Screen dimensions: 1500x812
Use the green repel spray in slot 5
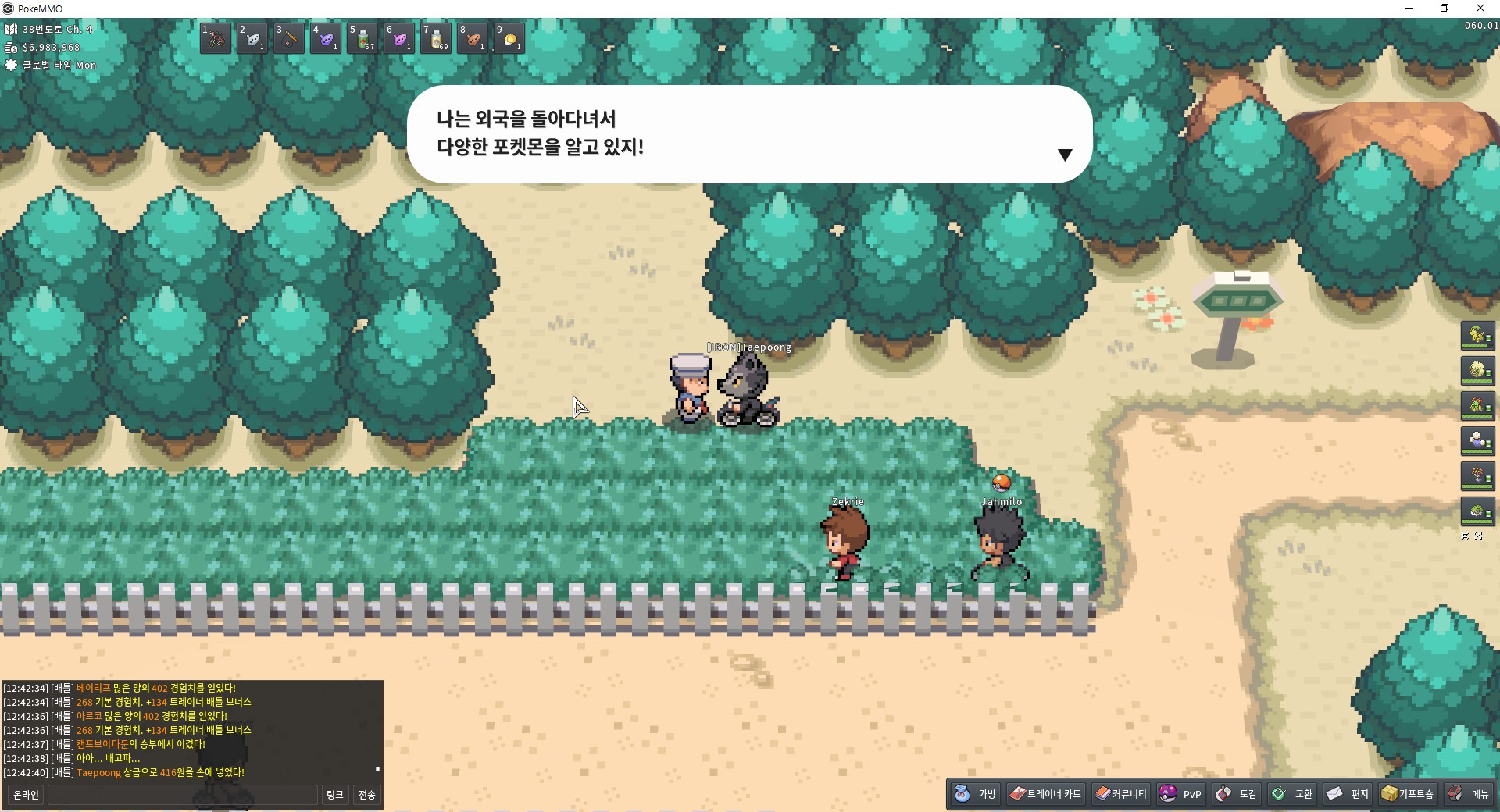362,38
